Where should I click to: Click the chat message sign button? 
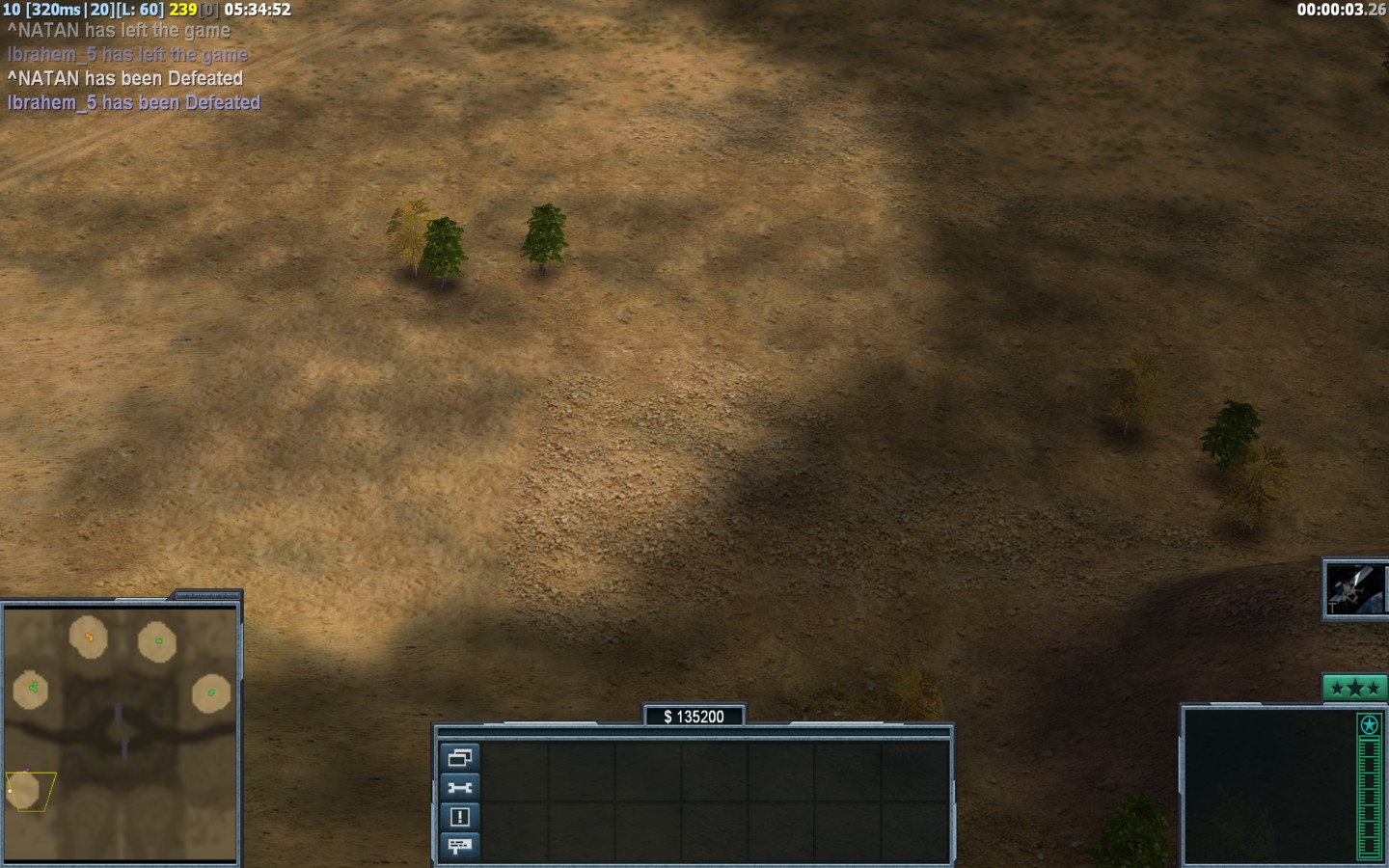(459, 846)
